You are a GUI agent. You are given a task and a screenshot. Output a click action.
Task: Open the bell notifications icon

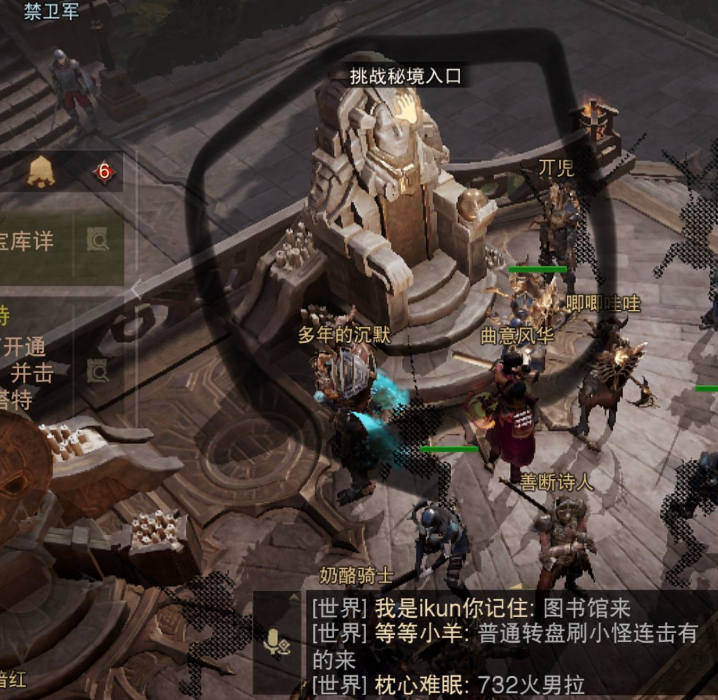(41, 172)
